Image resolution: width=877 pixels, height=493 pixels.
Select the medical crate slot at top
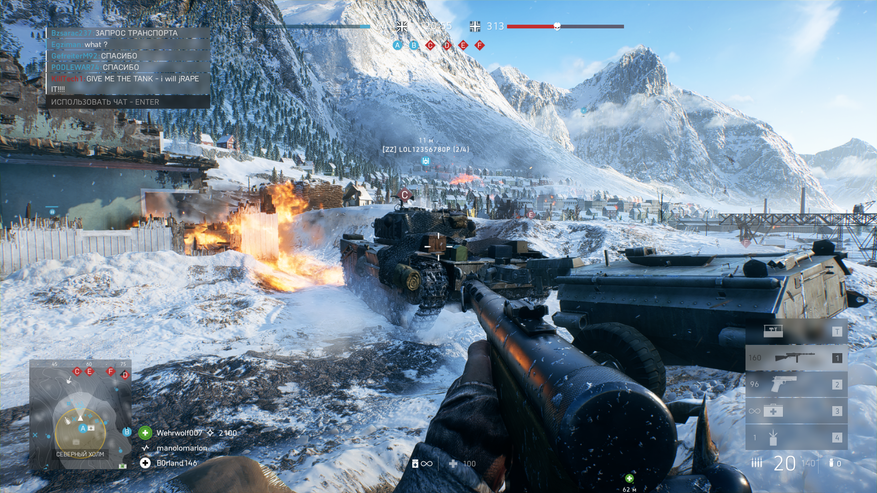(795, 331)
